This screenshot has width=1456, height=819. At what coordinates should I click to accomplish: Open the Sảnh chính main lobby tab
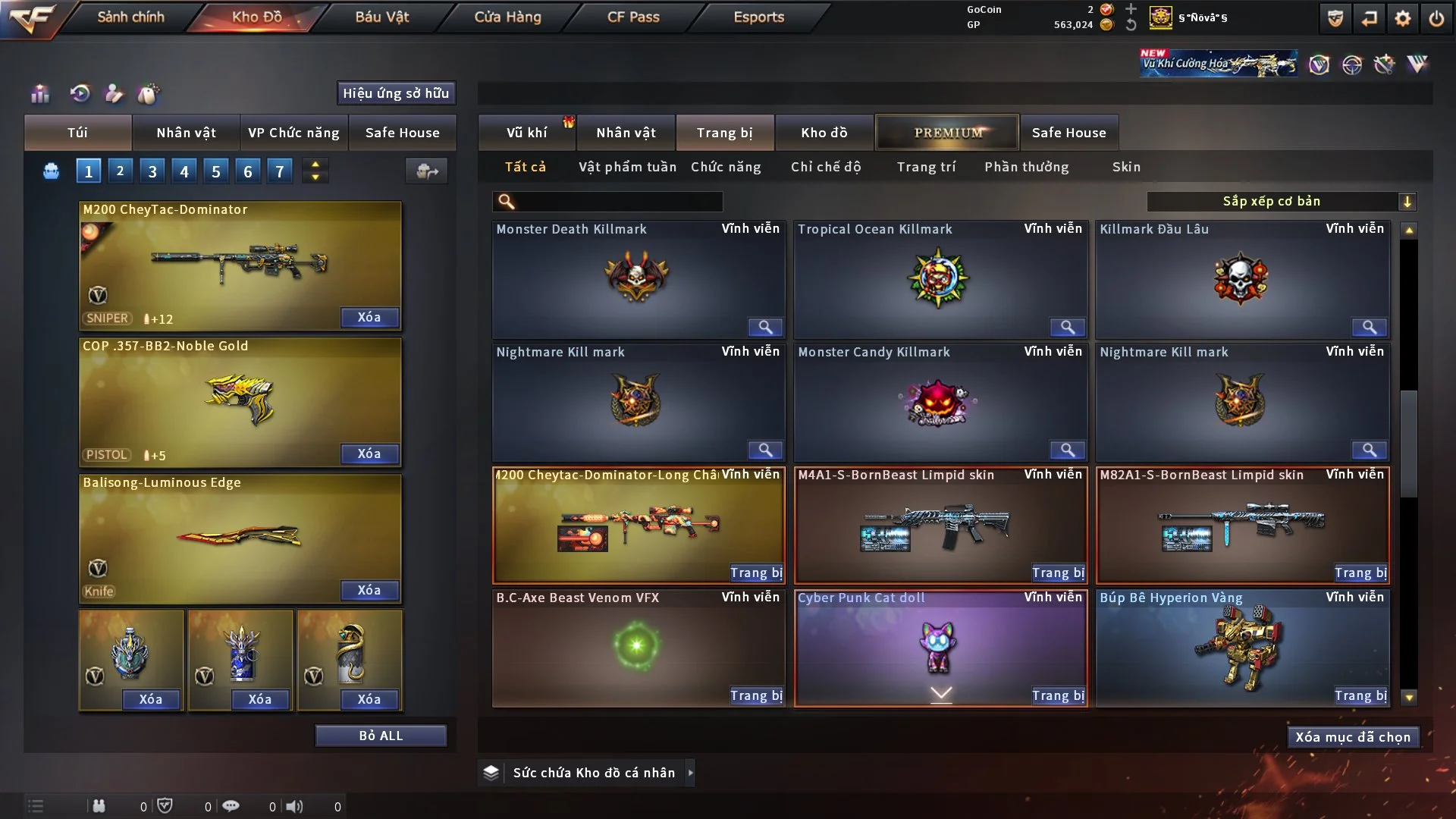pos(130,17)
